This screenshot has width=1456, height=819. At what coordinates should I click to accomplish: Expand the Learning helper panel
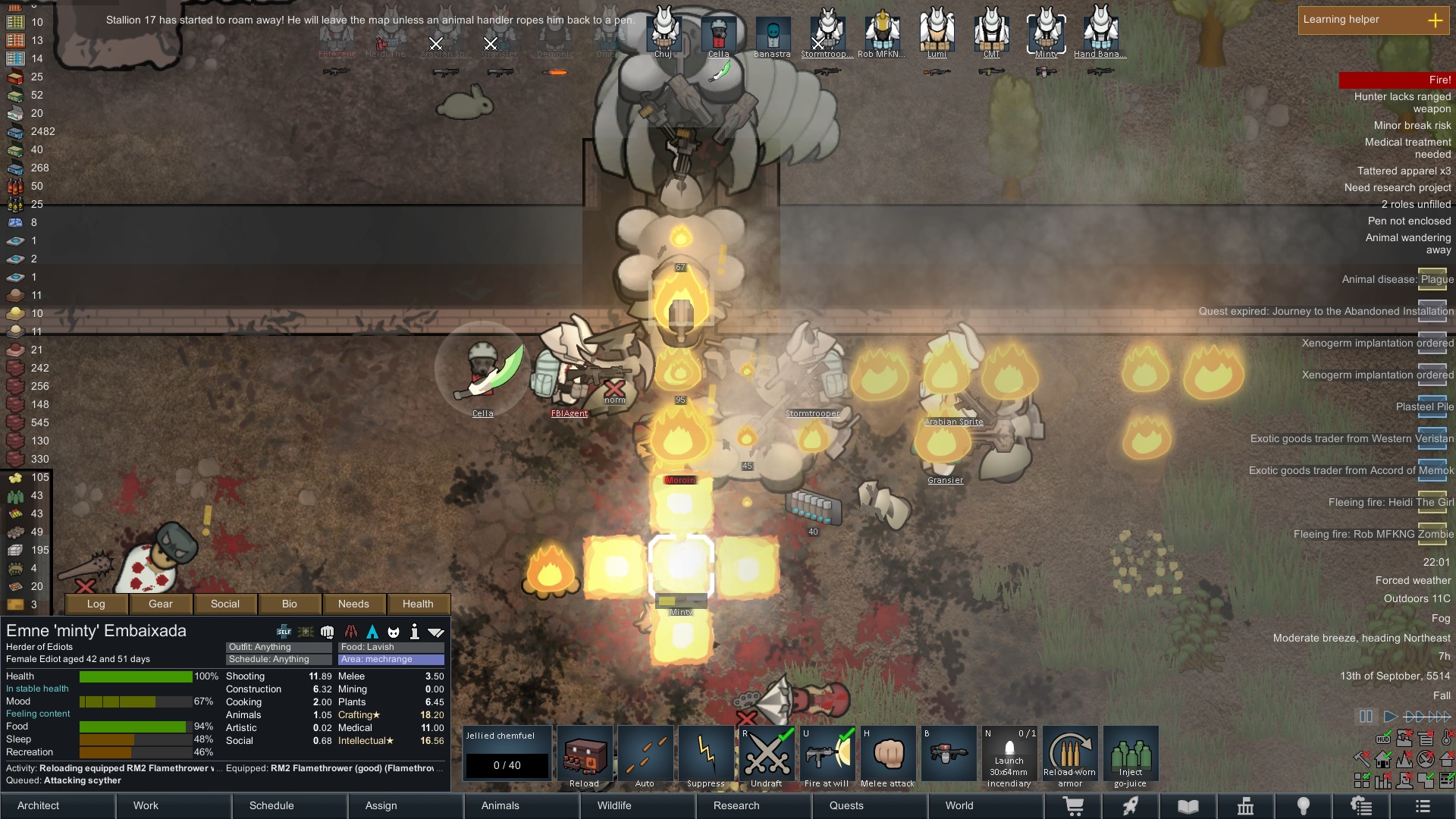1435,20
